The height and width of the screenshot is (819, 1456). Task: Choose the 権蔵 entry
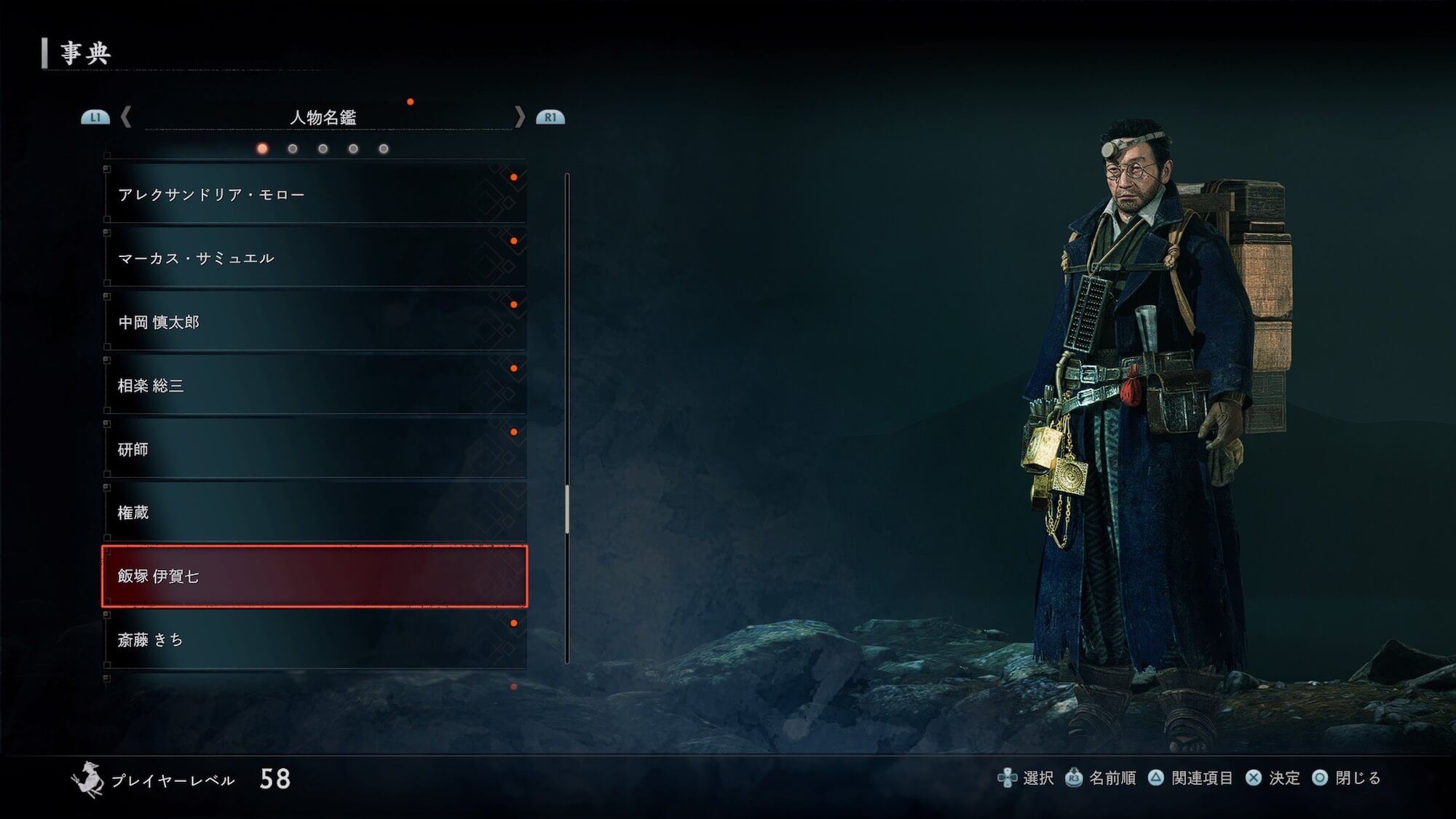coord(314,513)
